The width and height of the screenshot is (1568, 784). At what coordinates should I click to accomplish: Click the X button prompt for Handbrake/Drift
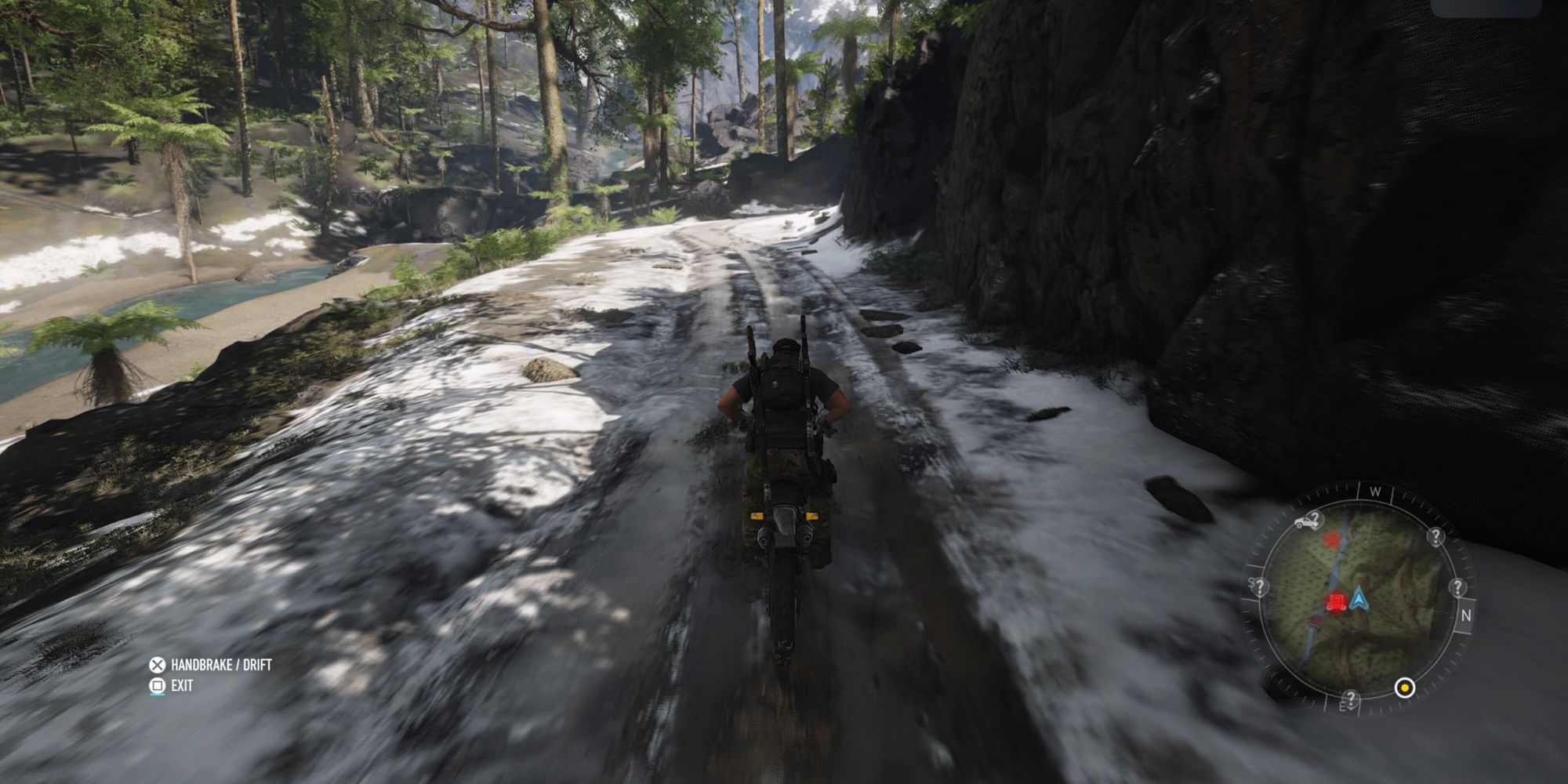[x=158, y=665]
